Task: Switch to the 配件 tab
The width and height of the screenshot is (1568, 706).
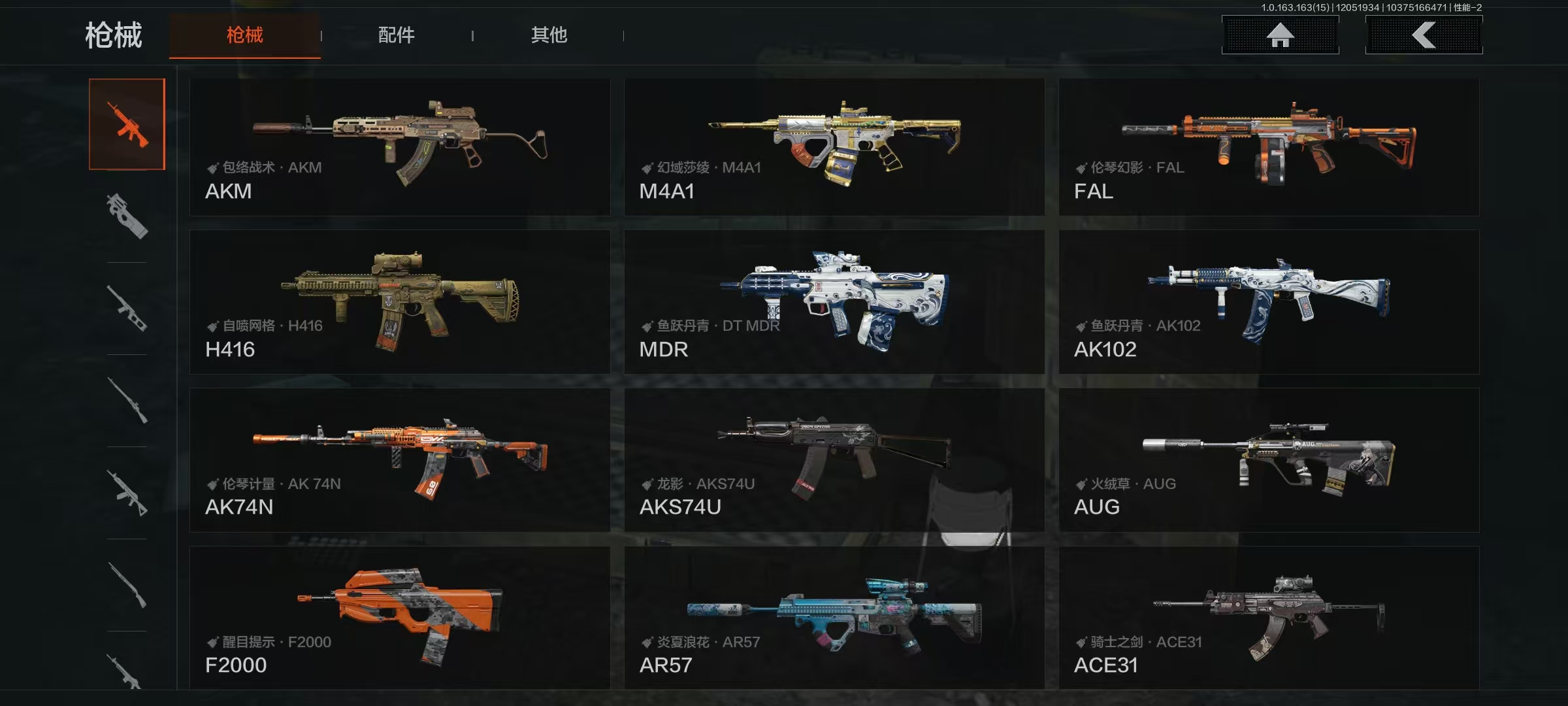Action: pyautogui.click(x=396, y=35)
